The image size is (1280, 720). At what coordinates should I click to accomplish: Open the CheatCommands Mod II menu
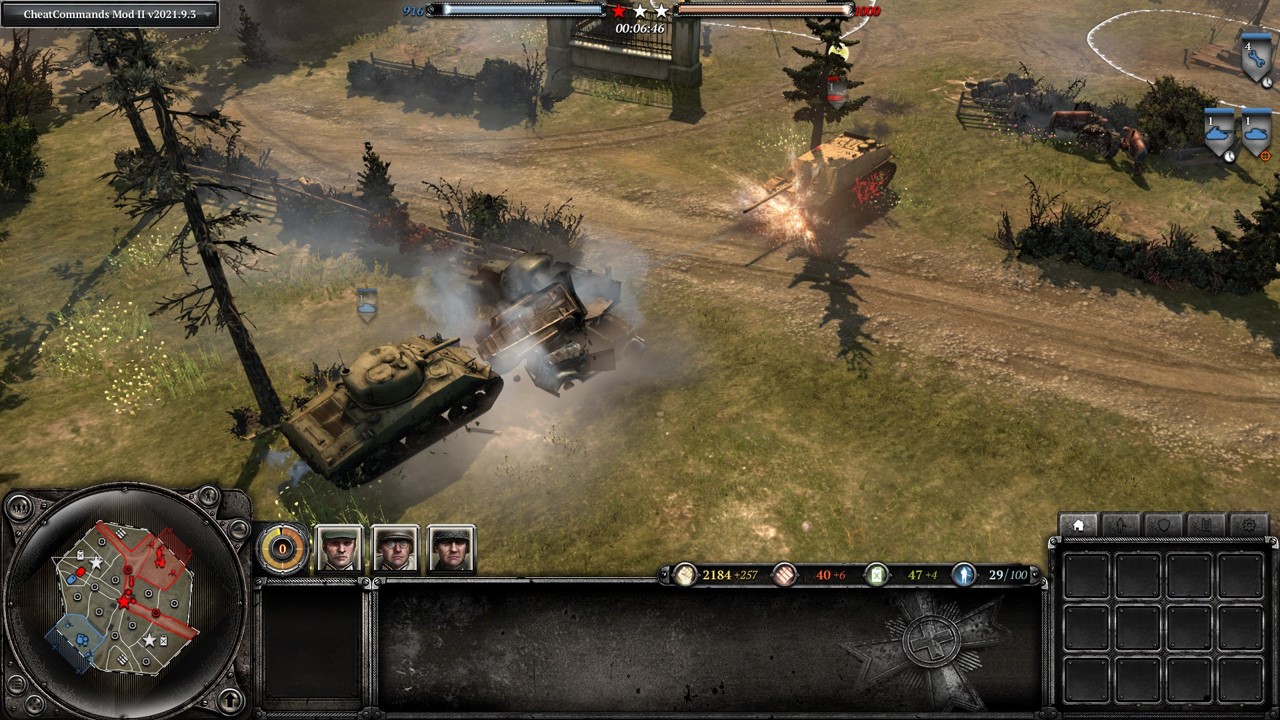point(109,14)
